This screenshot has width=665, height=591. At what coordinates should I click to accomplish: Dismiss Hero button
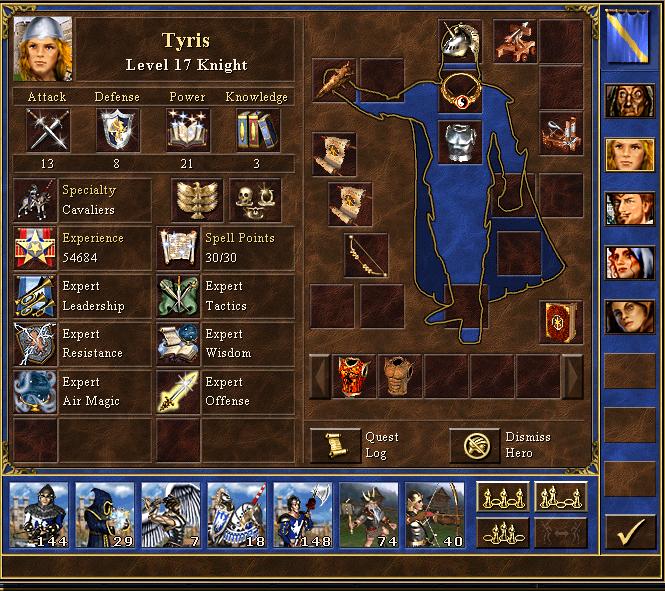pyautogui.click(x=474, y=446)
